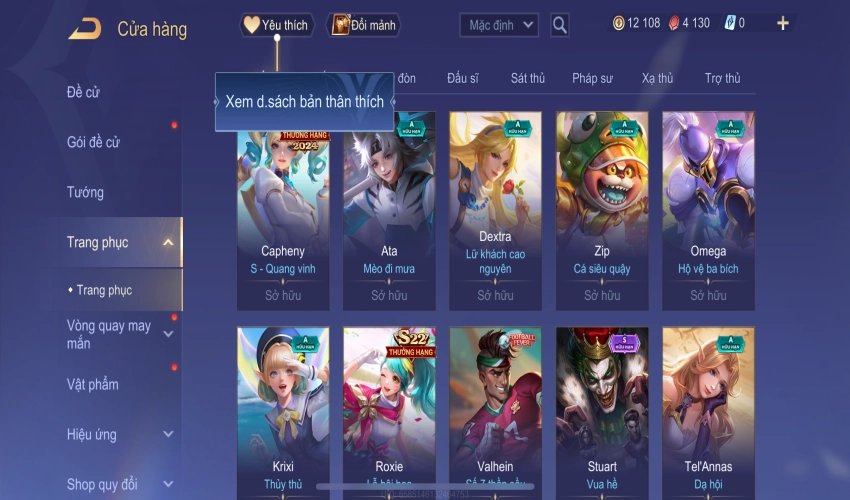
Task: Collapse the Trang phục menu category
Action: click(x=168, y=242)
